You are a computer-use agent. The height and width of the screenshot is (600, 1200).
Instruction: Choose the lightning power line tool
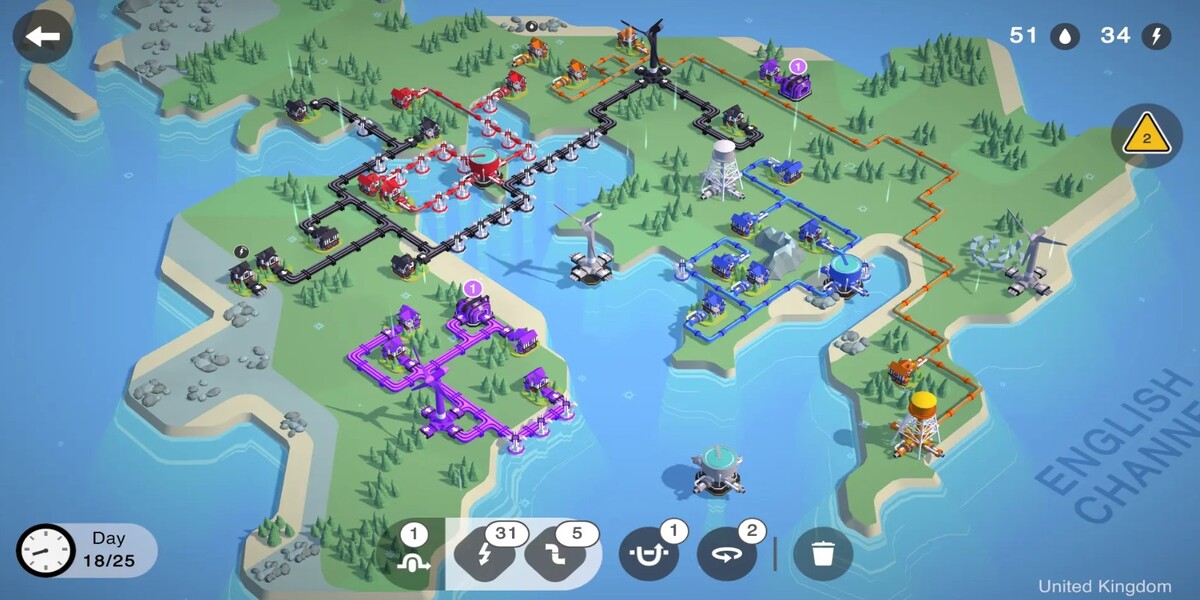[x=486, y=554]
